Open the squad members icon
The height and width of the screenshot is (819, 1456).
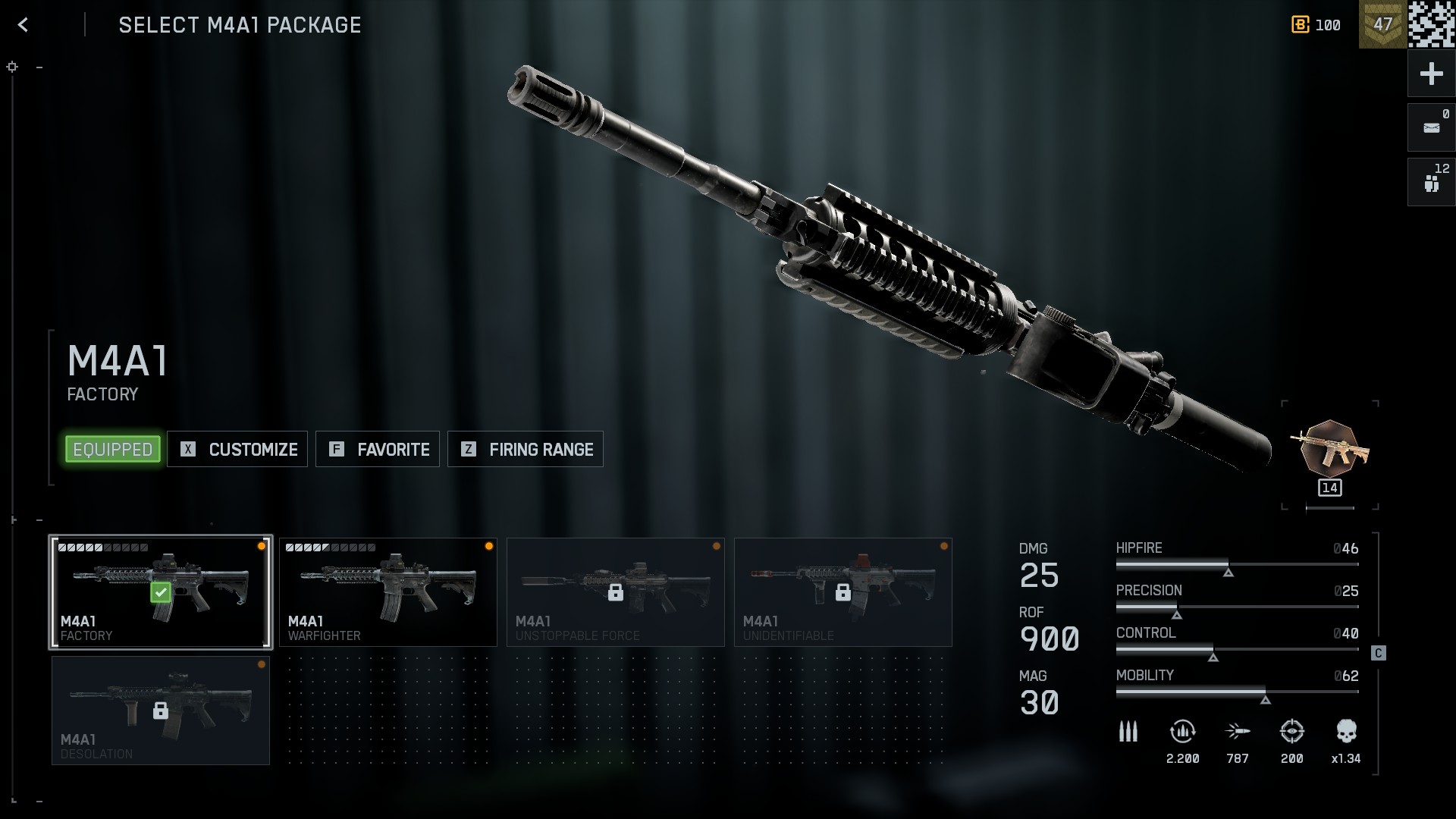click(1431, 182)
